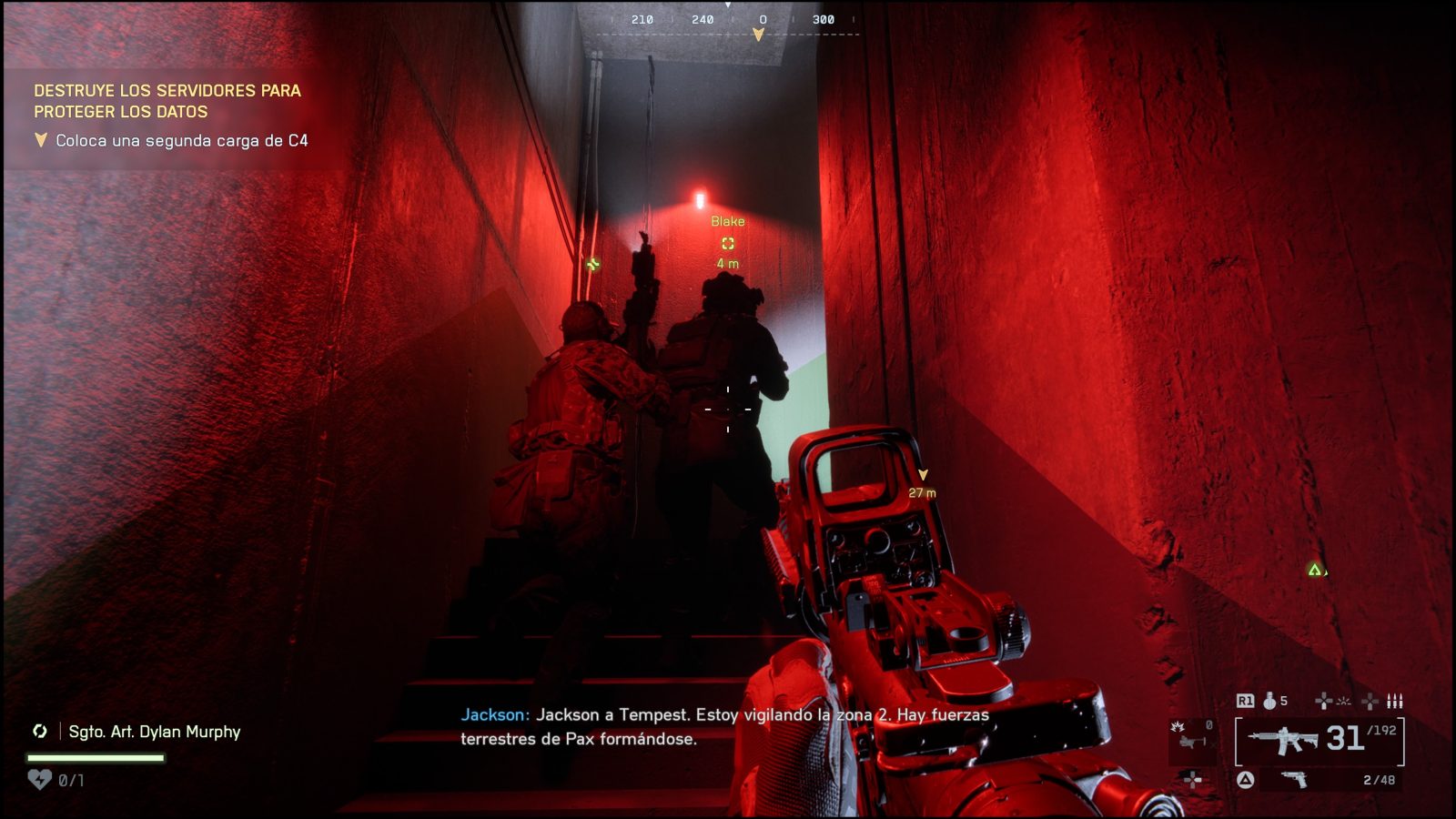Click the fire mode bullets icon
This screenshot has width=1456, height=819.
[1395, 701]
